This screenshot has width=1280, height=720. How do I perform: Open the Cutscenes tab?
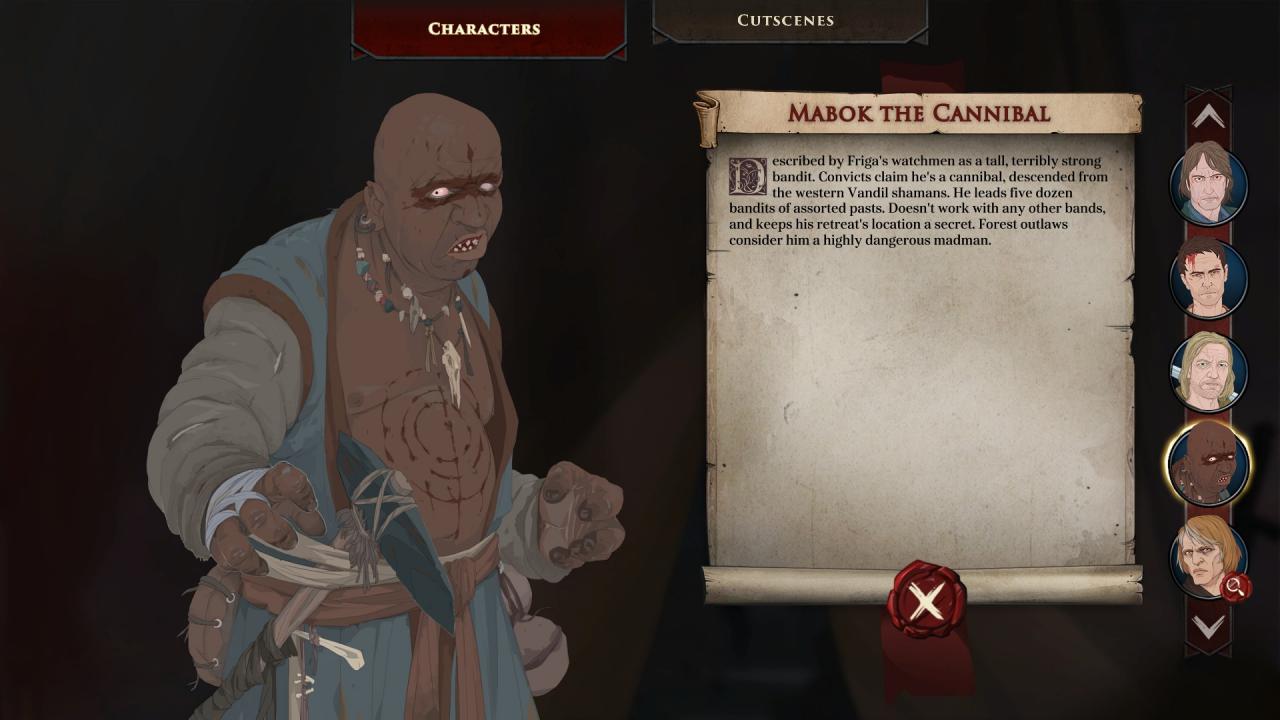point(785,20)
